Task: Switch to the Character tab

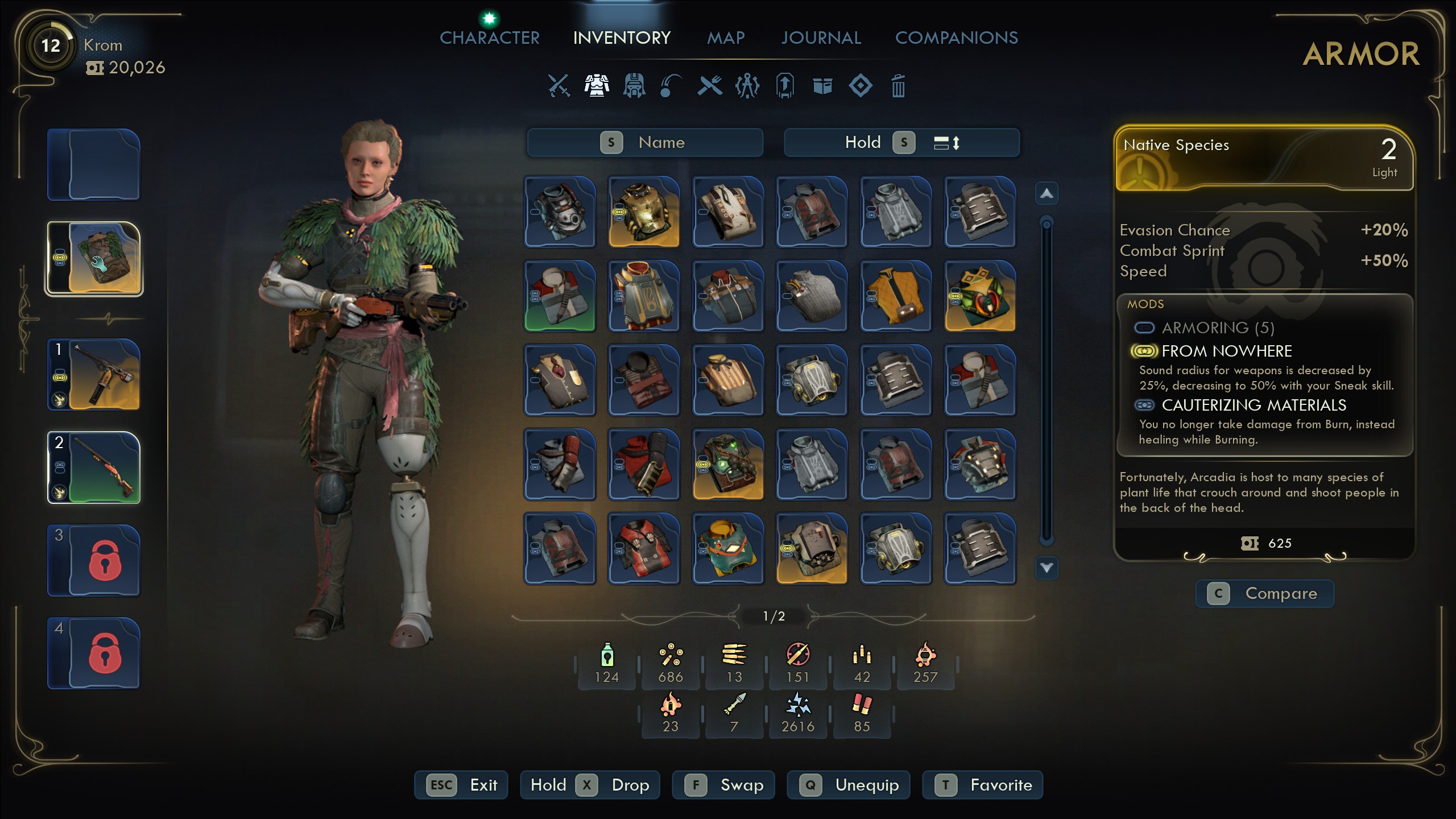Action: [490, 38]
